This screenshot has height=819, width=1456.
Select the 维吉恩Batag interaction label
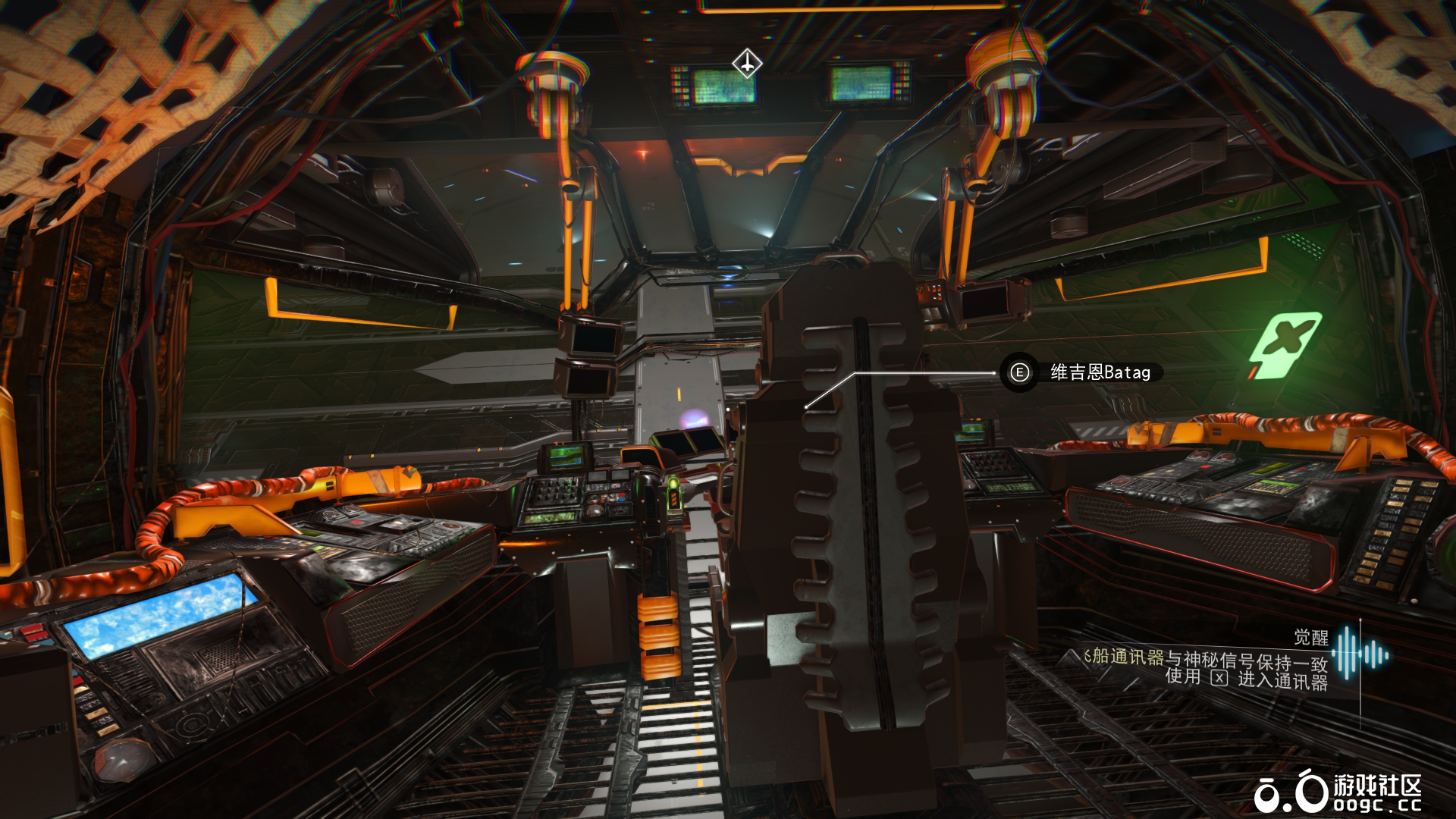1100,372
